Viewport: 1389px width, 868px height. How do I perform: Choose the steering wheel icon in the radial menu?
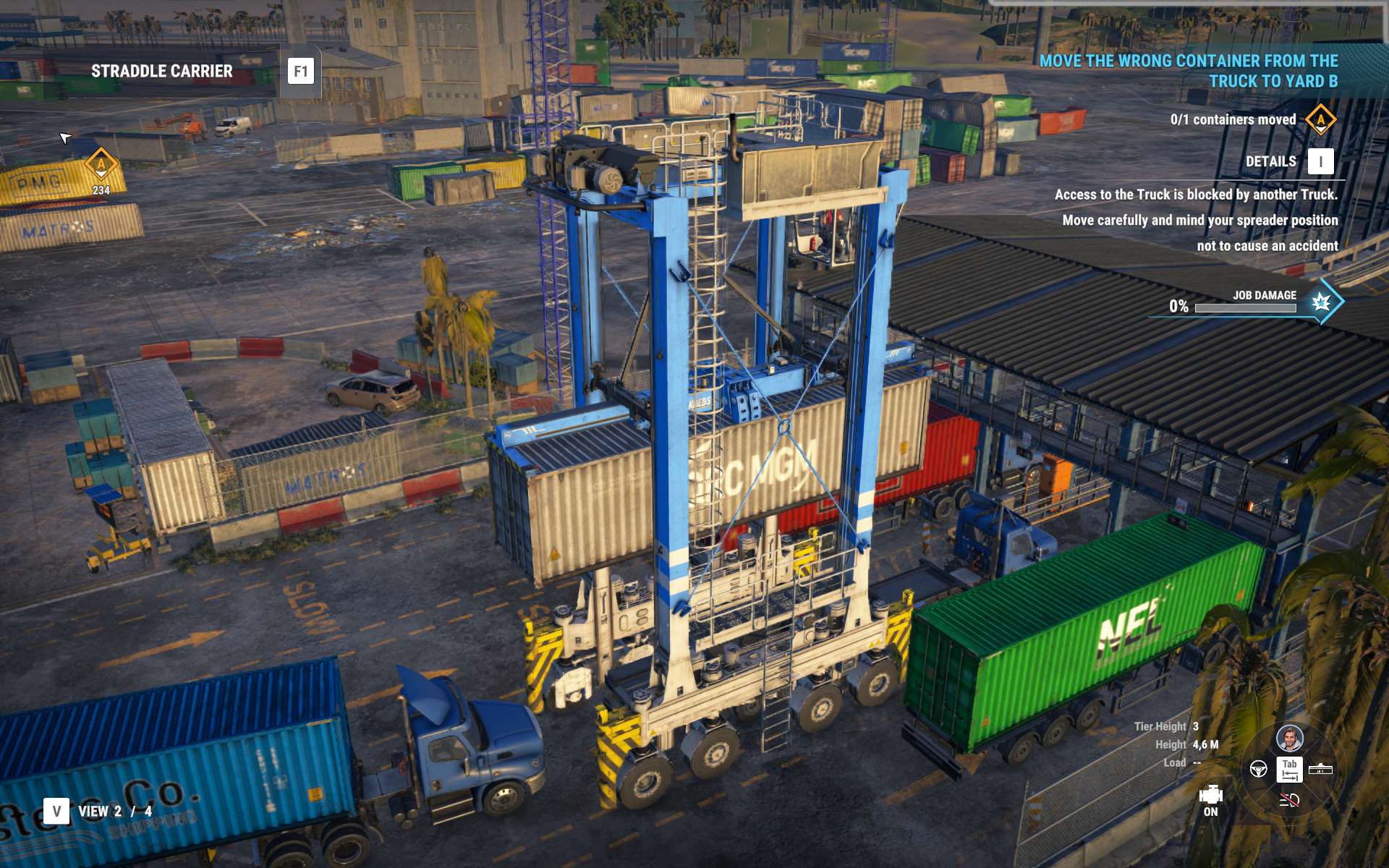tap(1258, 769)
